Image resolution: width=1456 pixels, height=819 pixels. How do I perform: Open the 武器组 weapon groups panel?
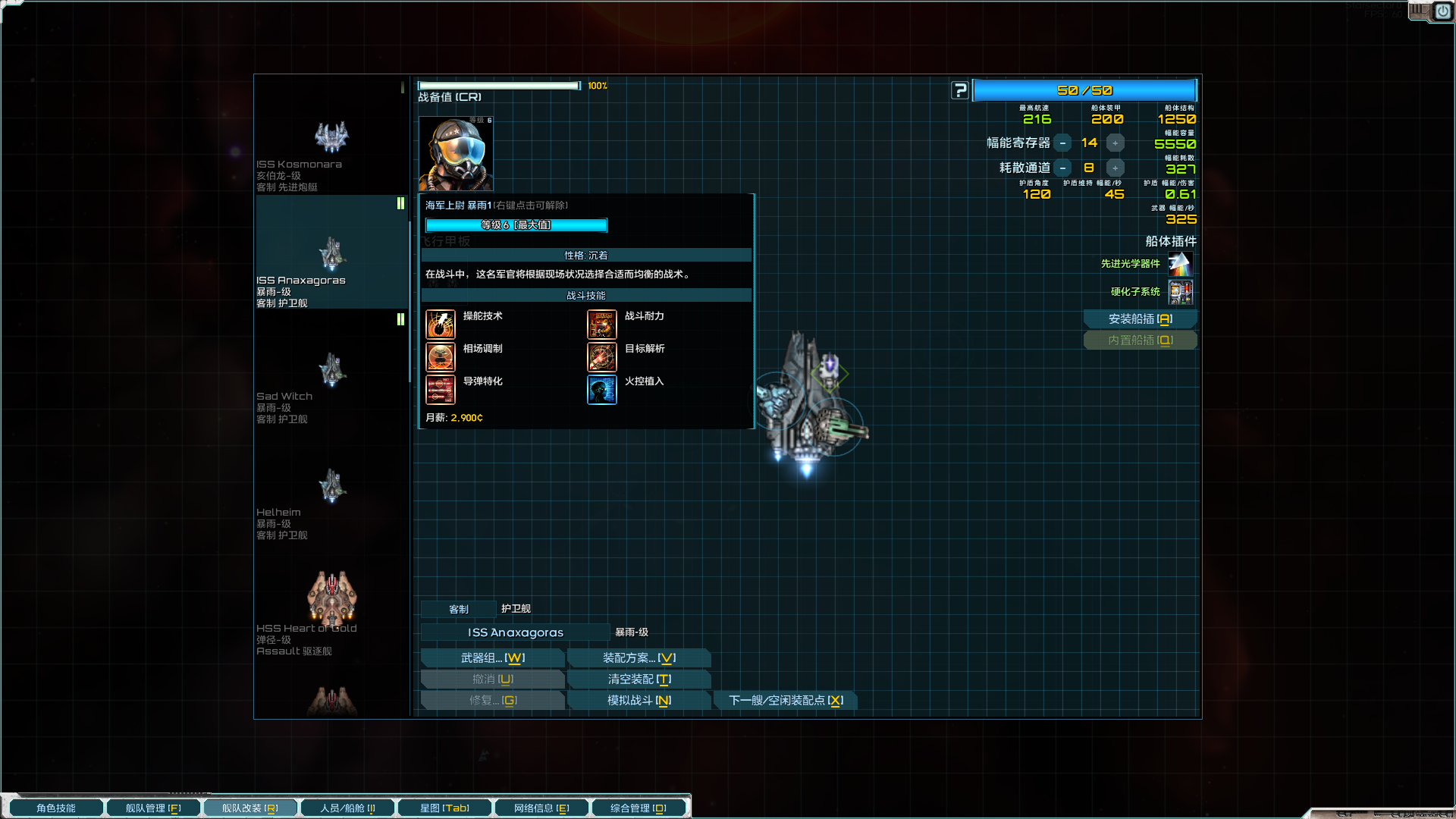(x=492, y=658)
